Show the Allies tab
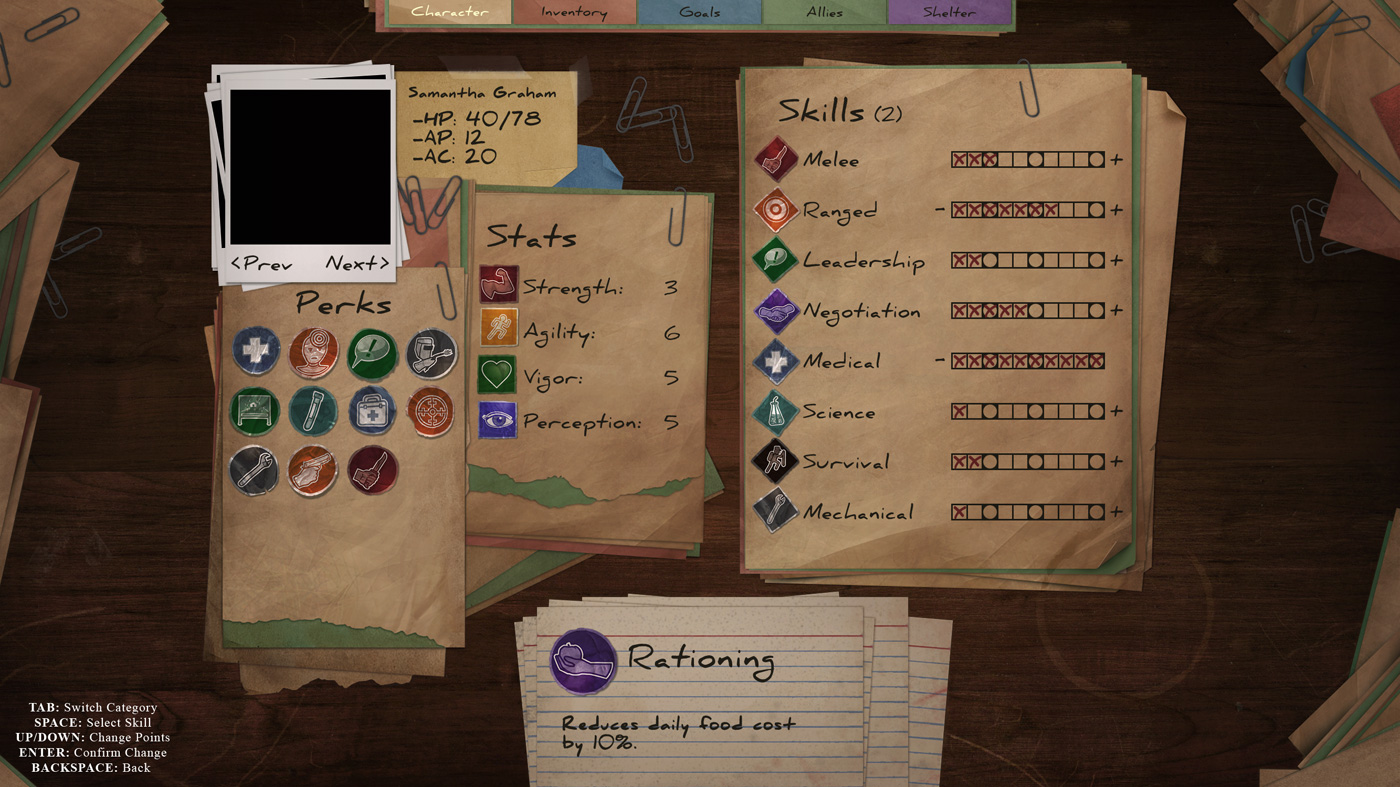1400x787 pixels. [824, 12]
